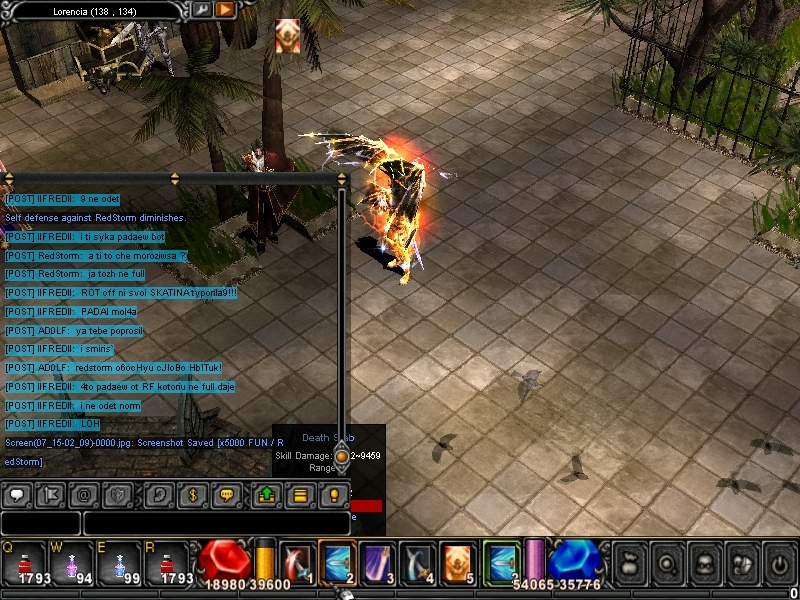Select the active buff icon
Viewport: 800px width, 600px height.
coord(287,35)
